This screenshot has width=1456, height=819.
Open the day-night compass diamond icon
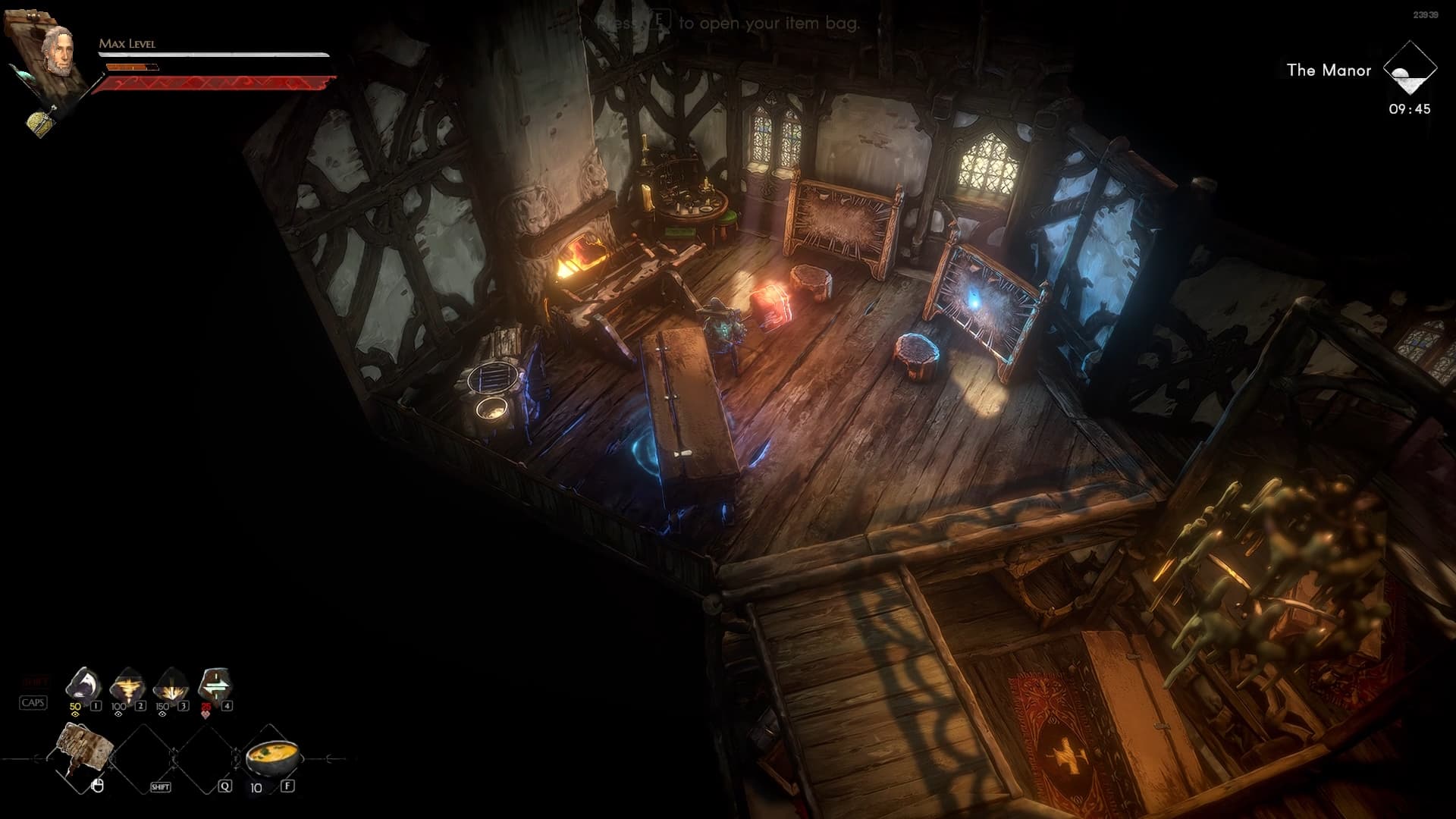1409,69
